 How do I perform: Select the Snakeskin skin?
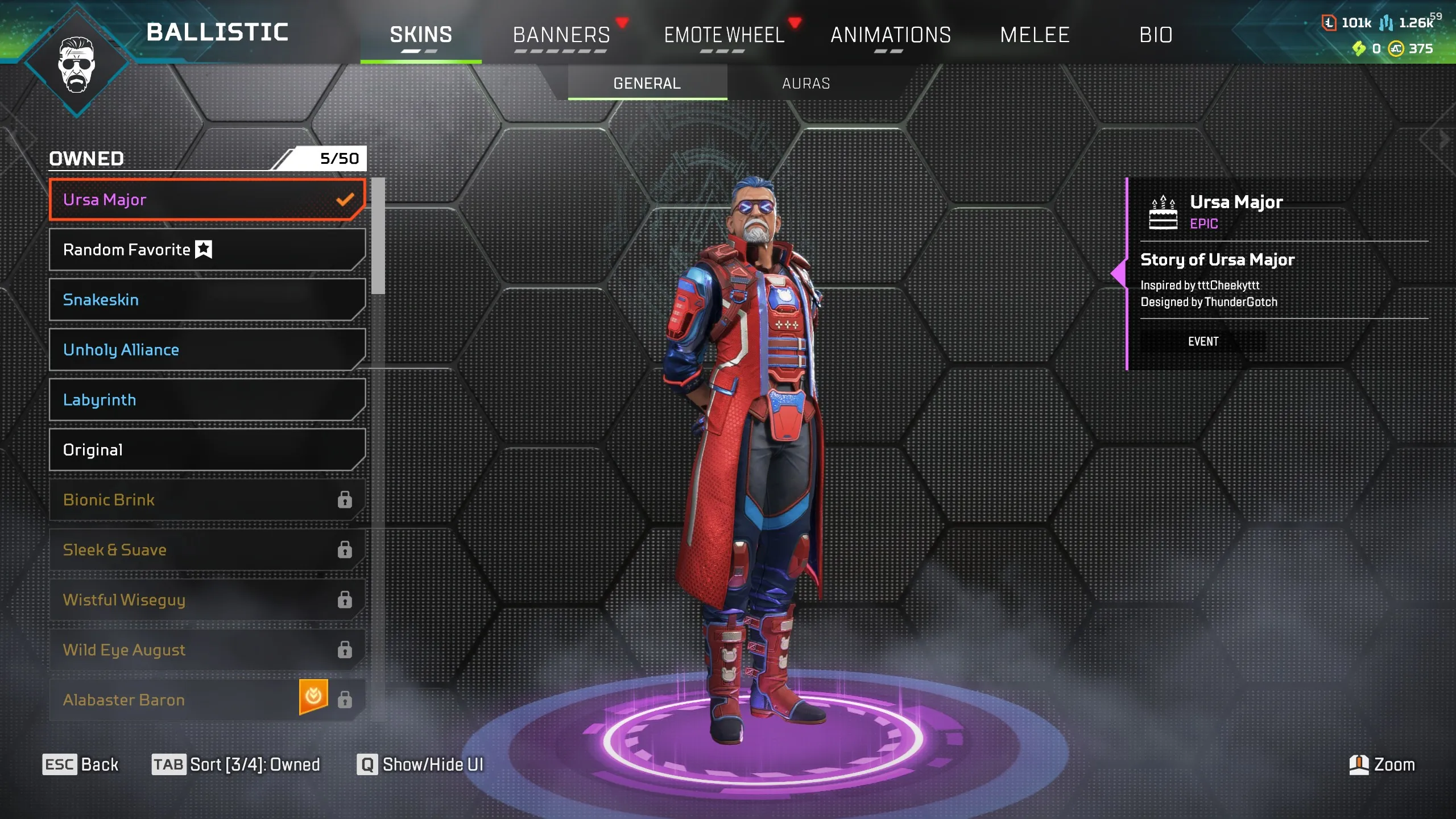[208, 300]
